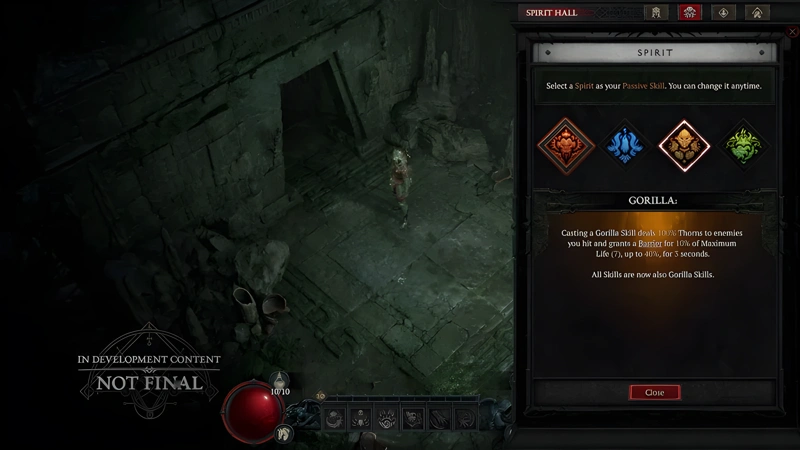The height and width of the screenshot is (450, 800).
Task: Open the red highlighted Spirit Hall tab
Action: 689,13
